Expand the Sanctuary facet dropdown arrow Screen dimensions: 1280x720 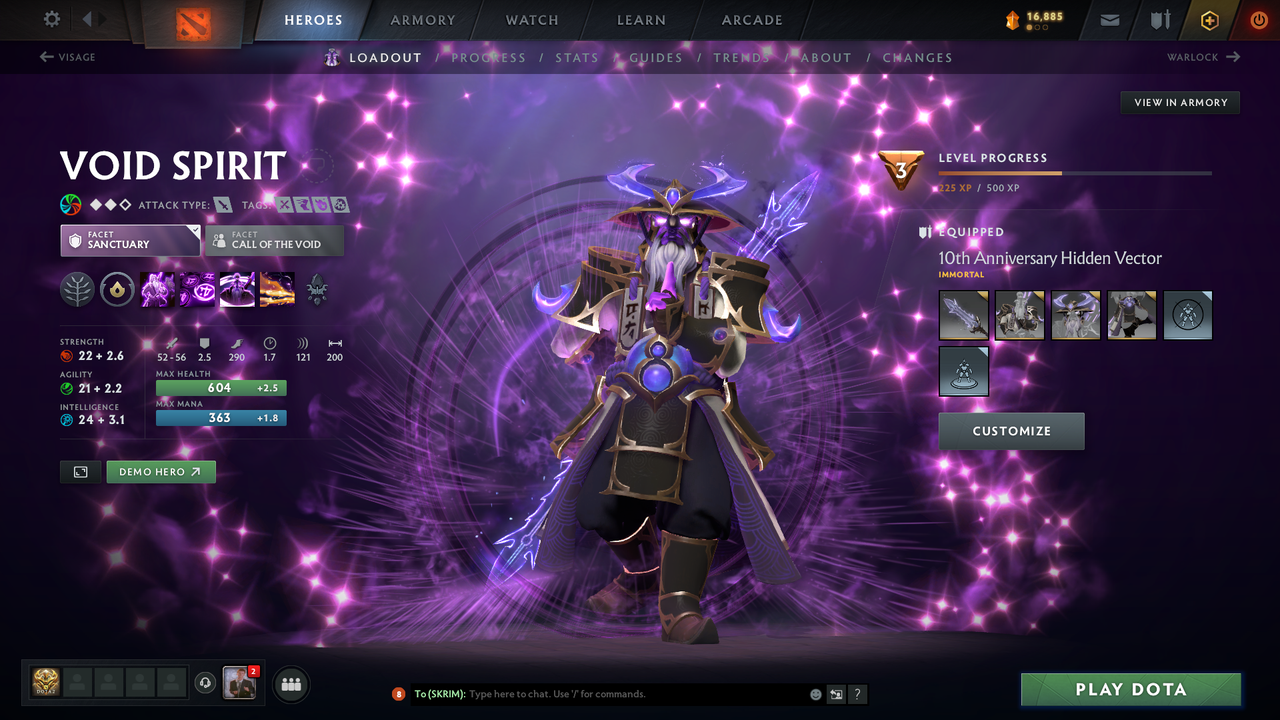click(x=195, y=232)
